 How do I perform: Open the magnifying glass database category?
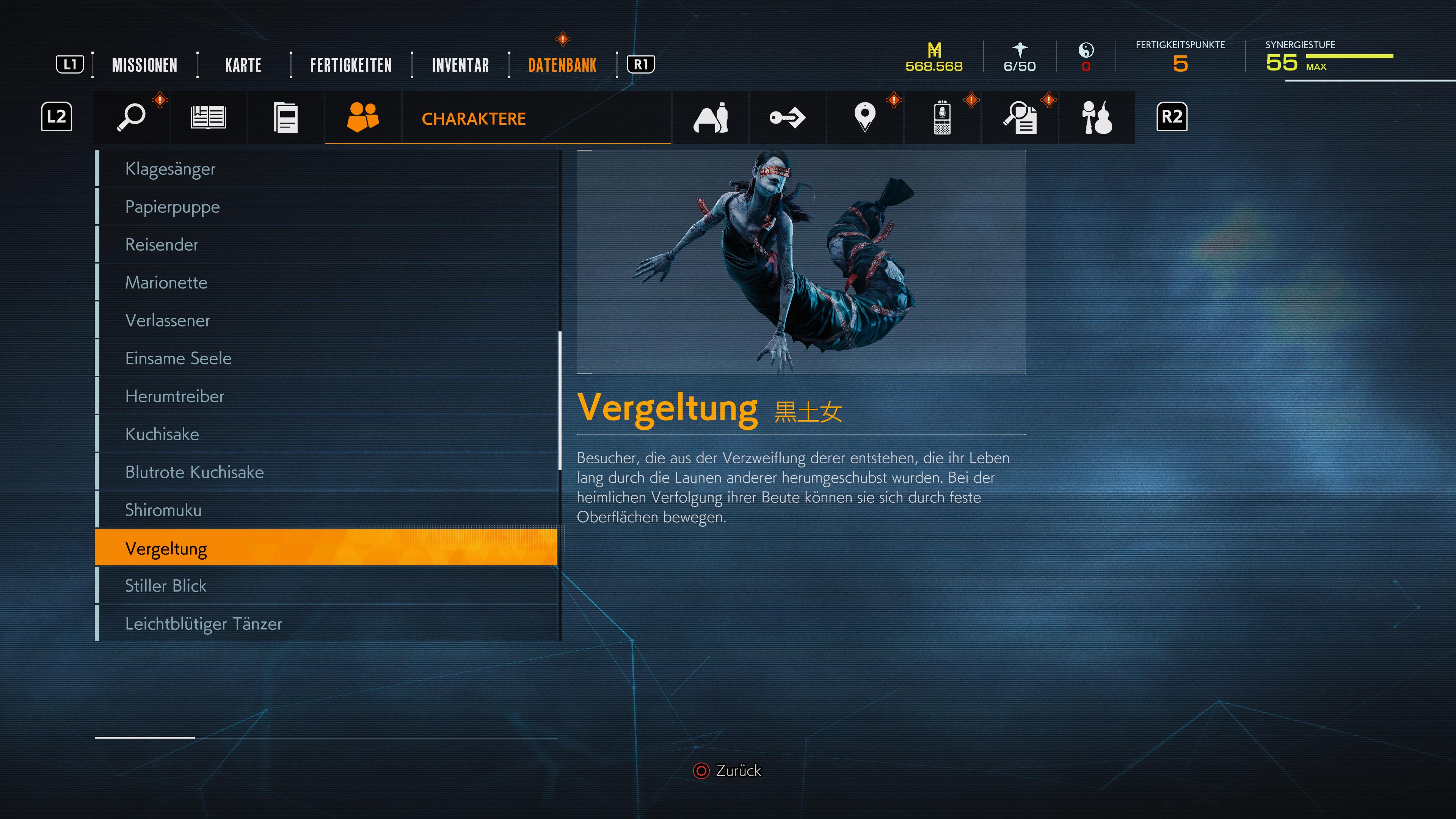pyautogui.click(x=131, y=118)
